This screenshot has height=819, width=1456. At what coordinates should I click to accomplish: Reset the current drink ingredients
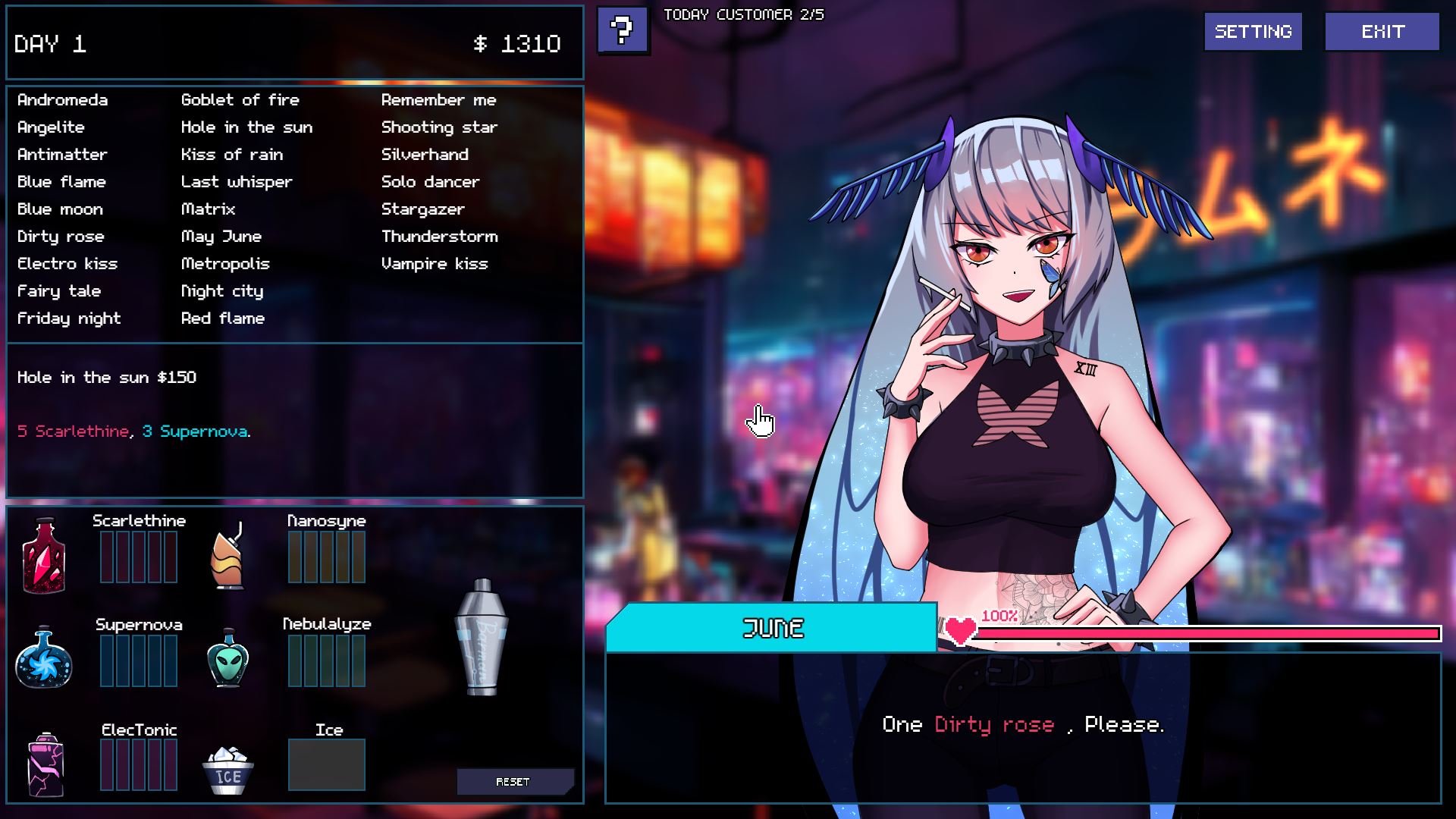click(x=513, y=782)
